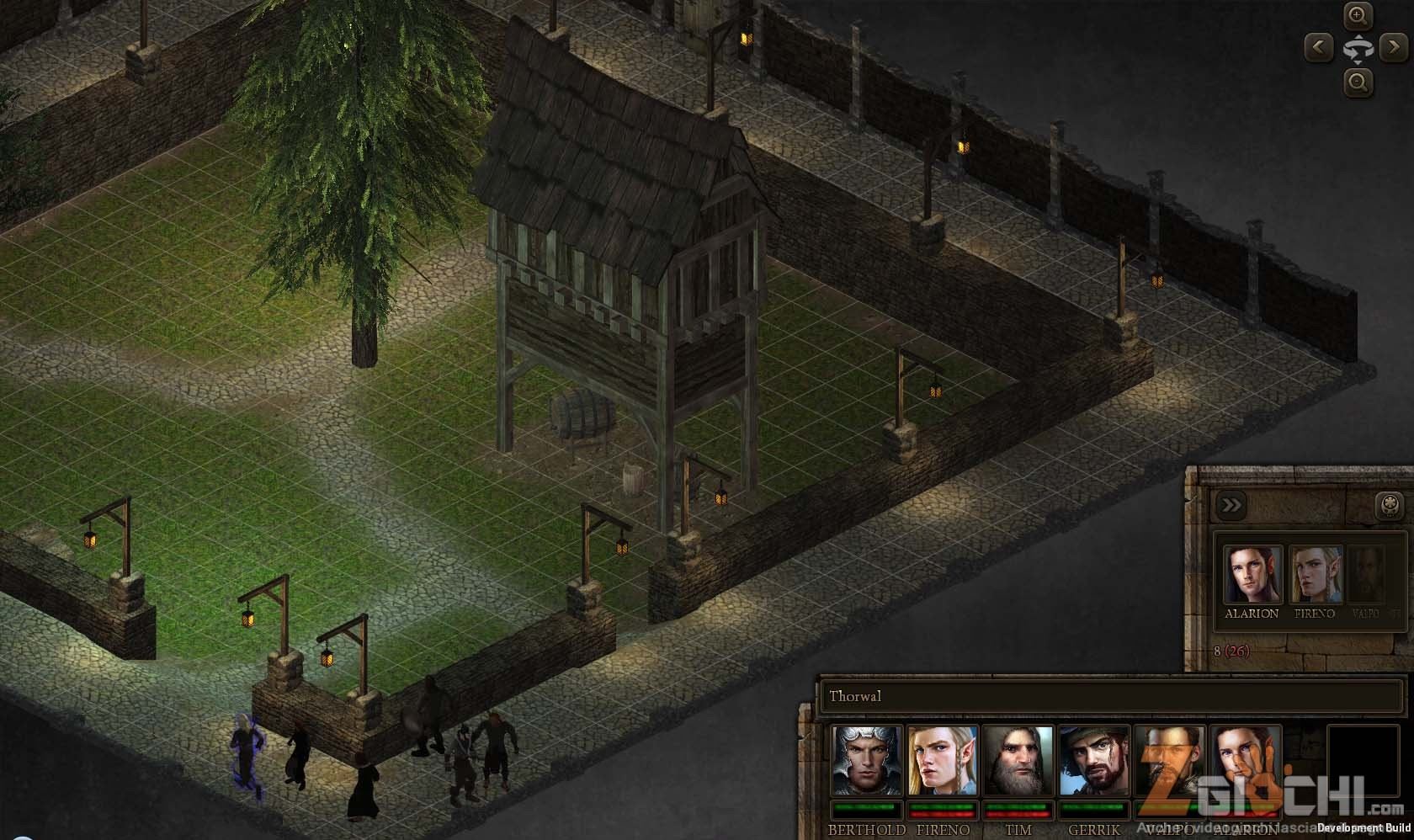Select Berthold's portrait in the party bar

[x=867, y=761]
